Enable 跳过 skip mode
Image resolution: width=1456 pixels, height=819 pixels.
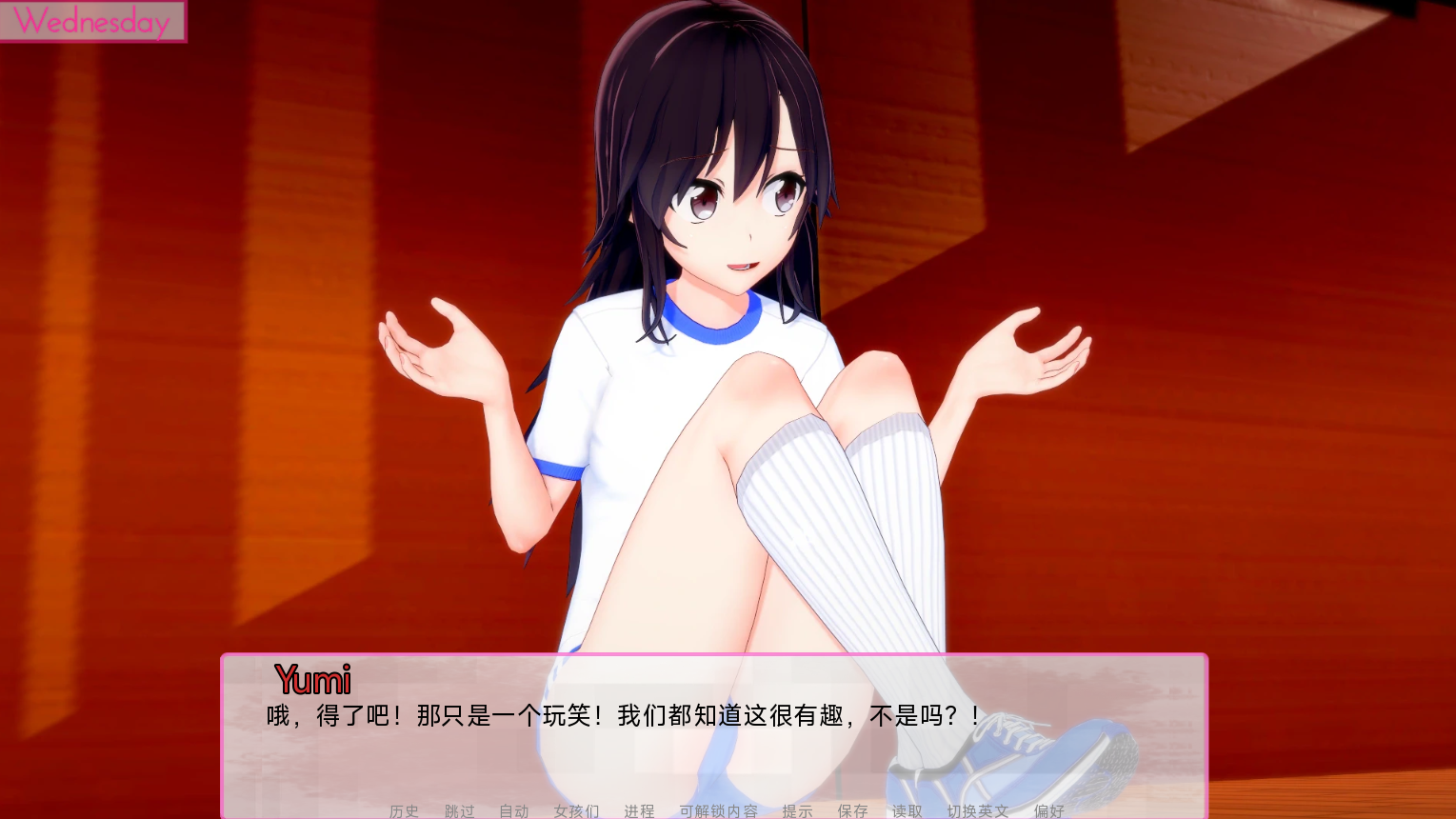click(x=457, y=811)
